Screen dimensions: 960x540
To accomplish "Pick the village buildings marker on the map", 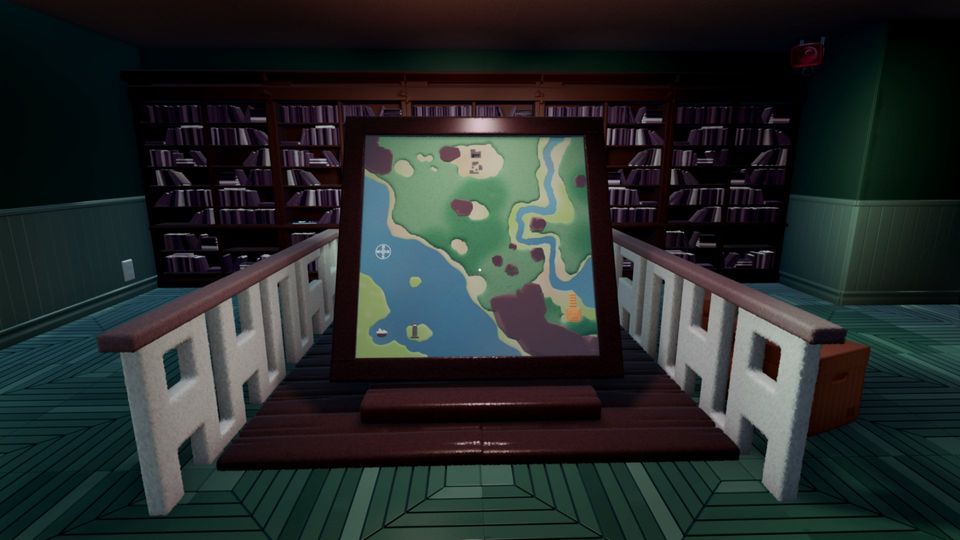I will point(478,160).
